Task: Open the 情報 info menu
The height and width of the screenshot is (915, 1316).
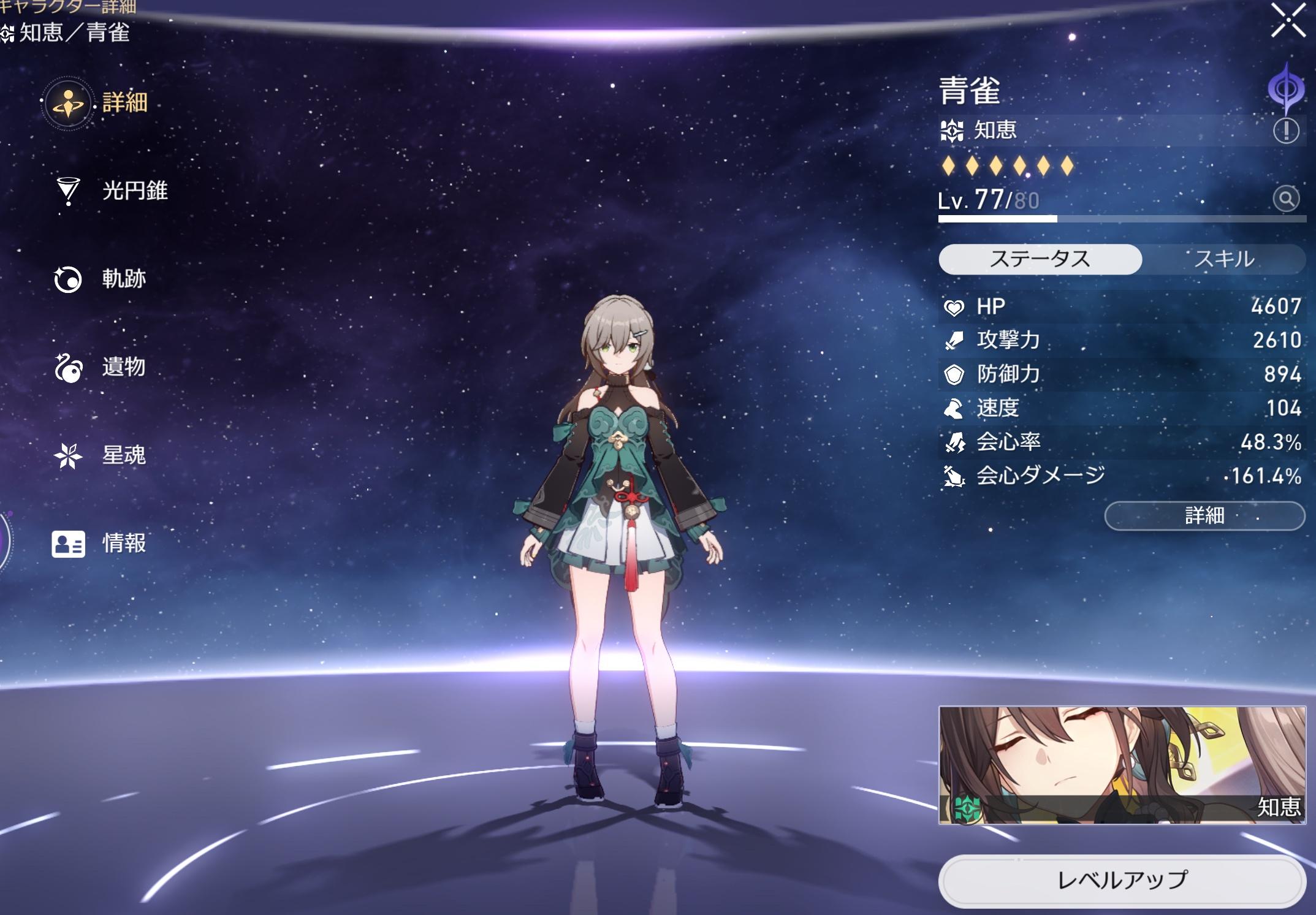Action: (101, 543)
